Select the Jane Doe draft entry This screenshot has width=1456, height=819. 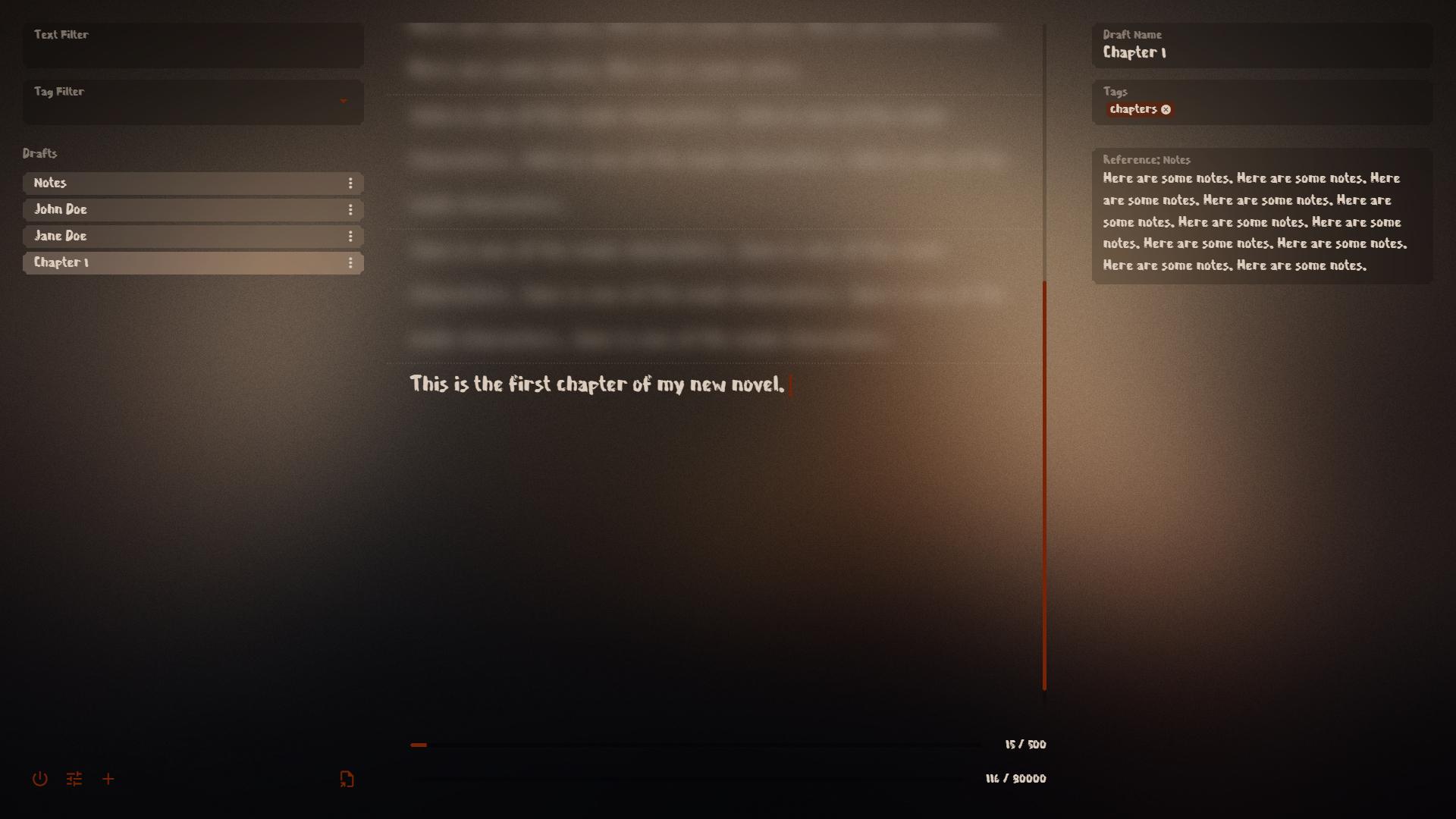(x=152, y=236)
